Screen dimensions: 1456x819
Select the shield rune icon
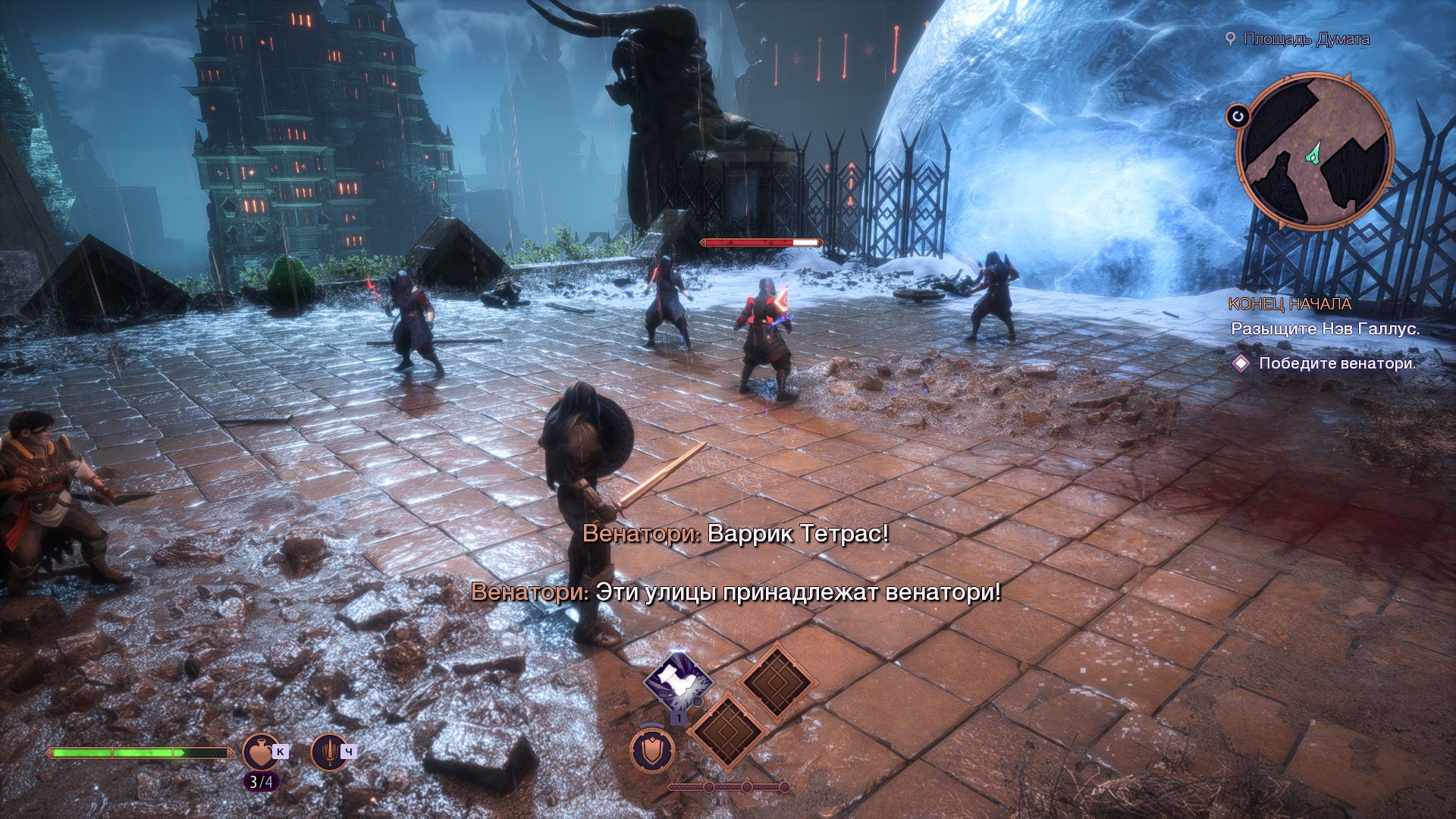pyautogui.click(x=652, y=751)
